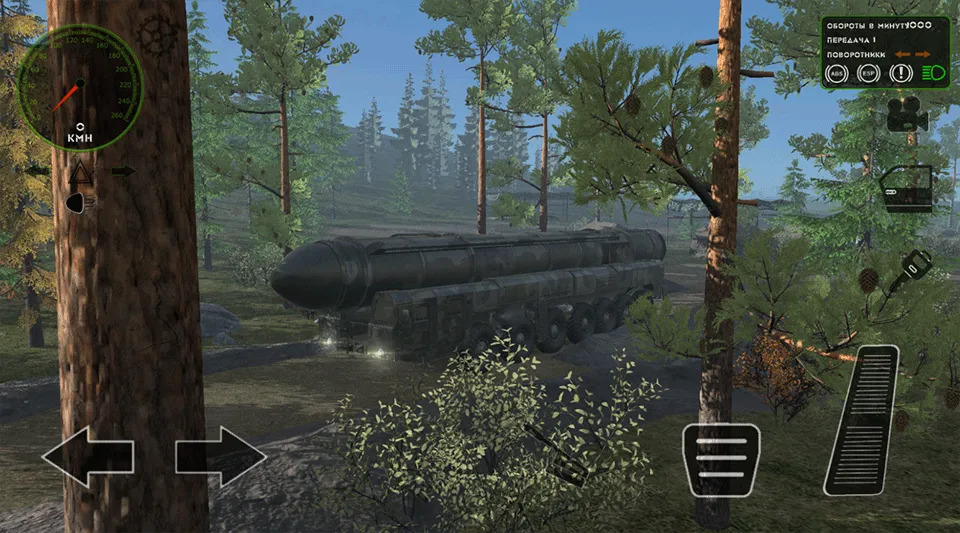Viewport: 960px width, 533px height.
Task: Activate the right turn signal arrow
Action: pyautogui.click(x=123, y=171)
